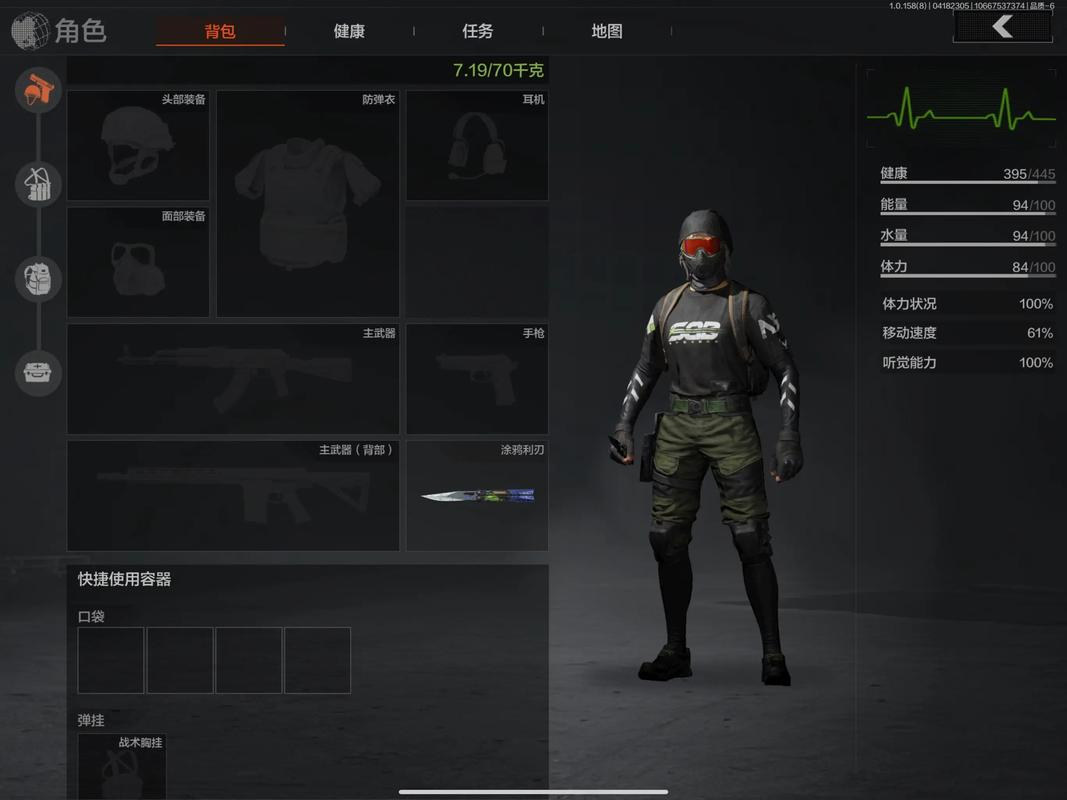Click the 耳机 headset slot

(x=476, y=146)
